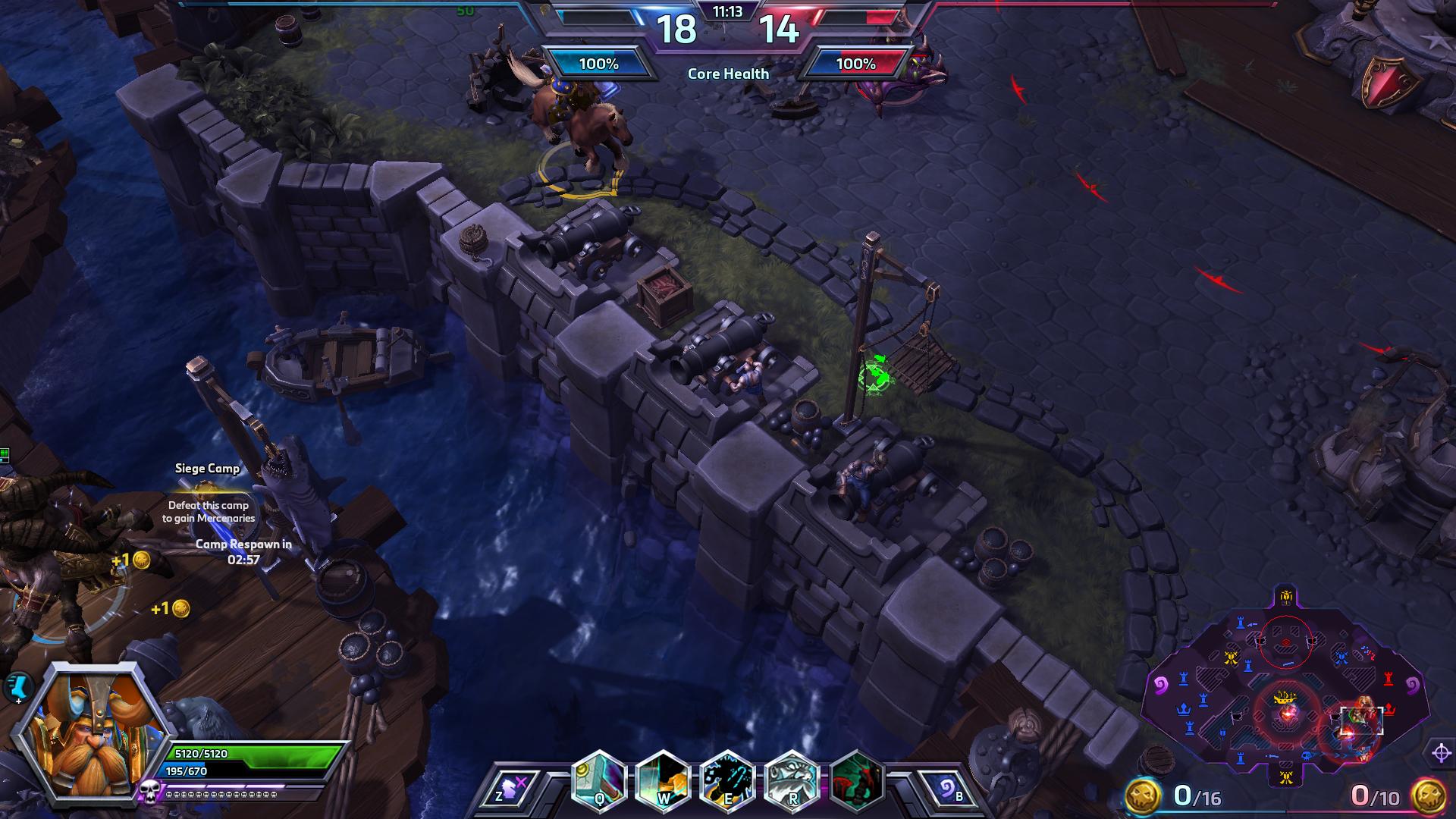Activate the Dwarf Toss ability on E
The width and height of the screenshot is (1456, 819).
click(x=727, y=781)
